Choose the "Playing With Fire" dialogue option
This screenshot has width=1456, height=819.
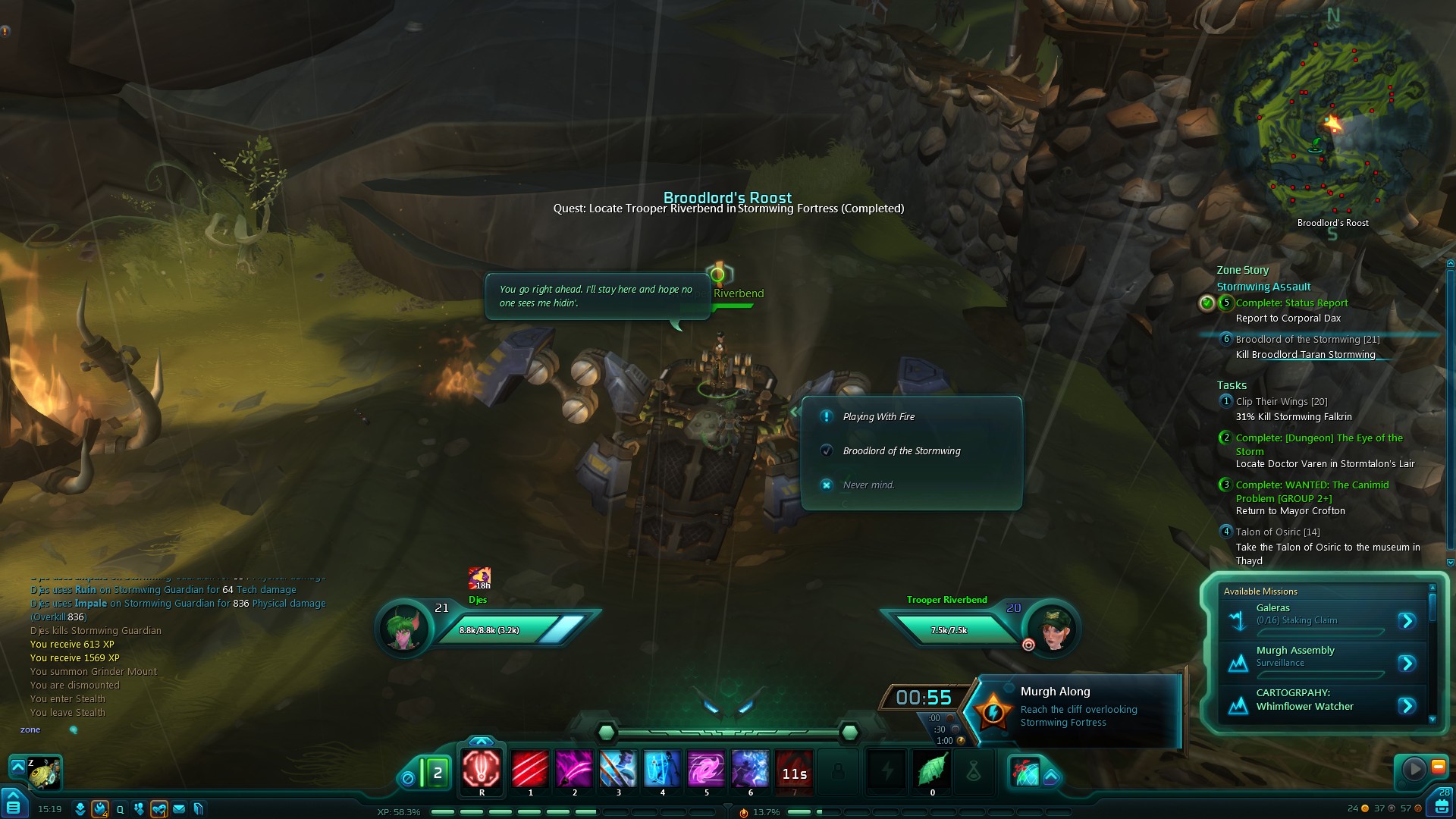coord(879,417)
